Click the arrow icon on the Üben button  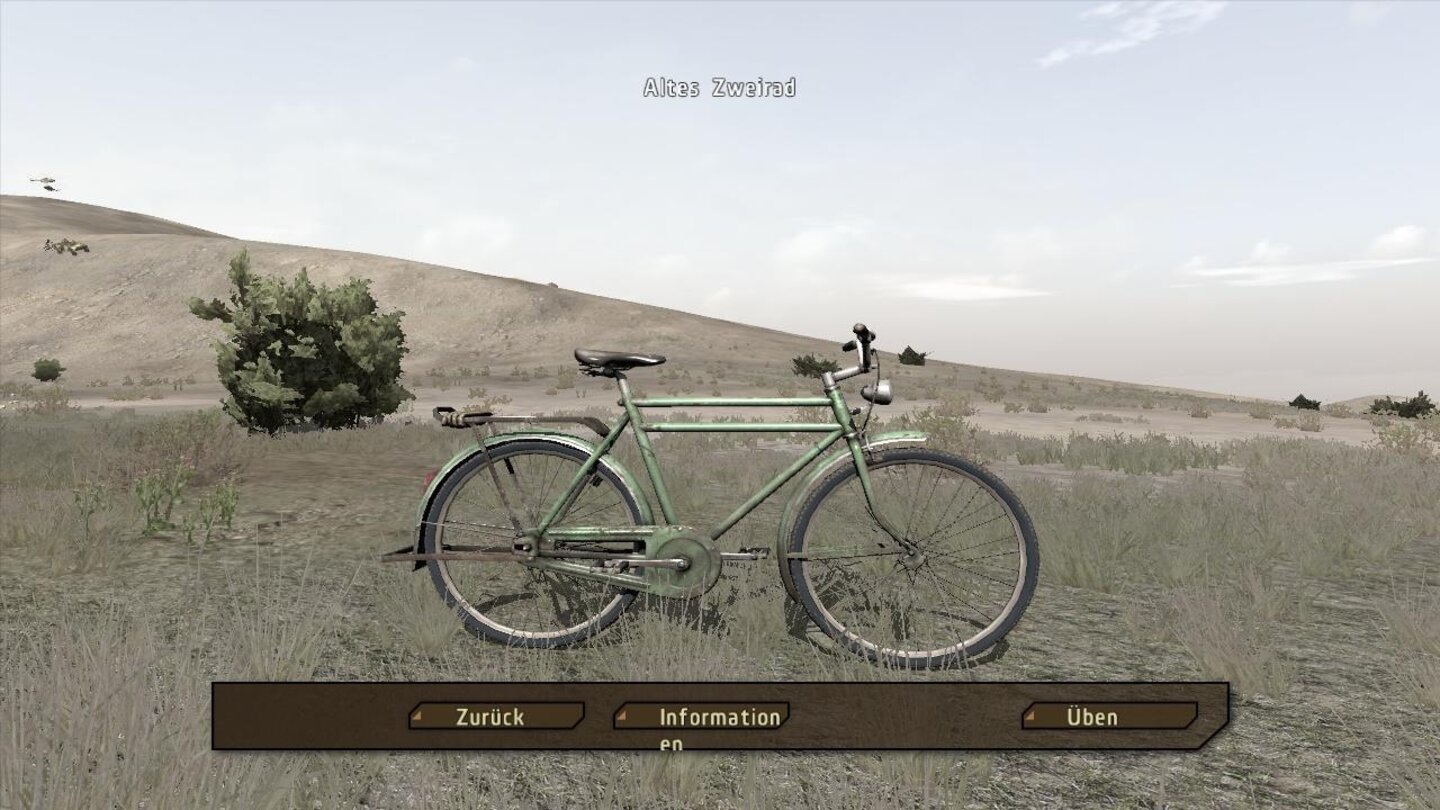pos(1031,716)
